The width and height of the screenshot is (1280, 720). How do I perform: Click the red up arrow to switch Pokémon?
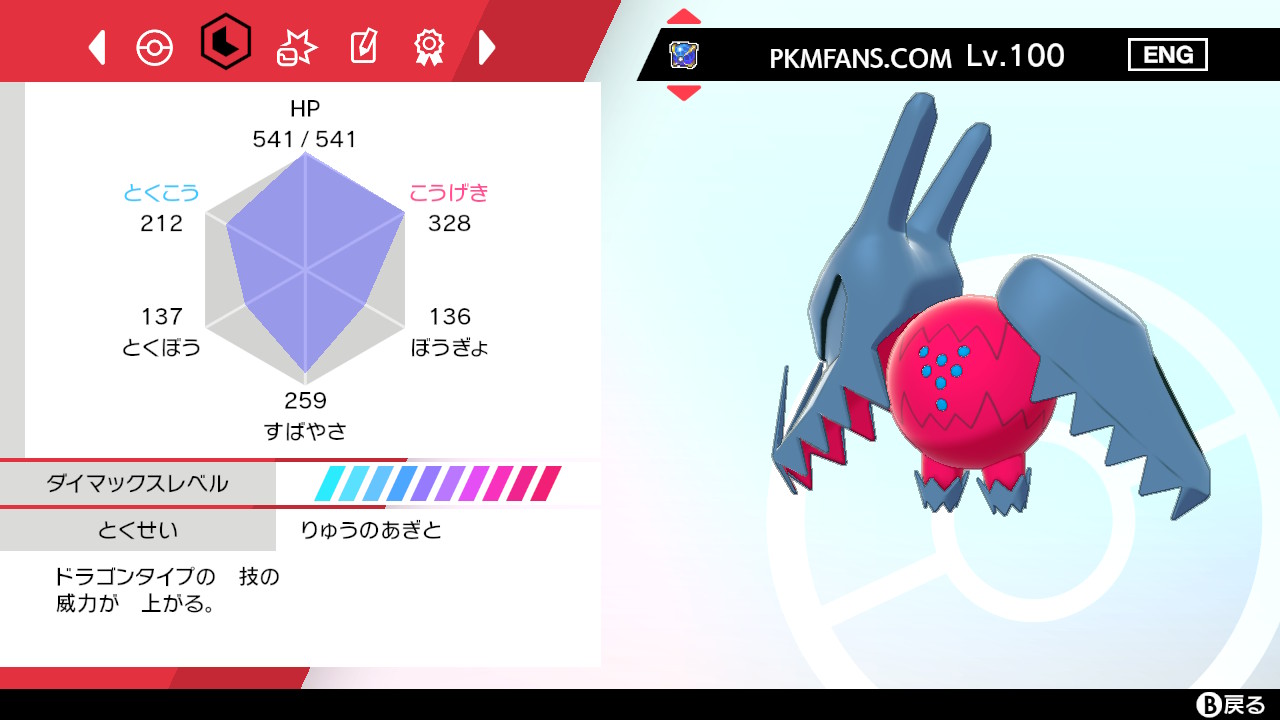[684, 15]
